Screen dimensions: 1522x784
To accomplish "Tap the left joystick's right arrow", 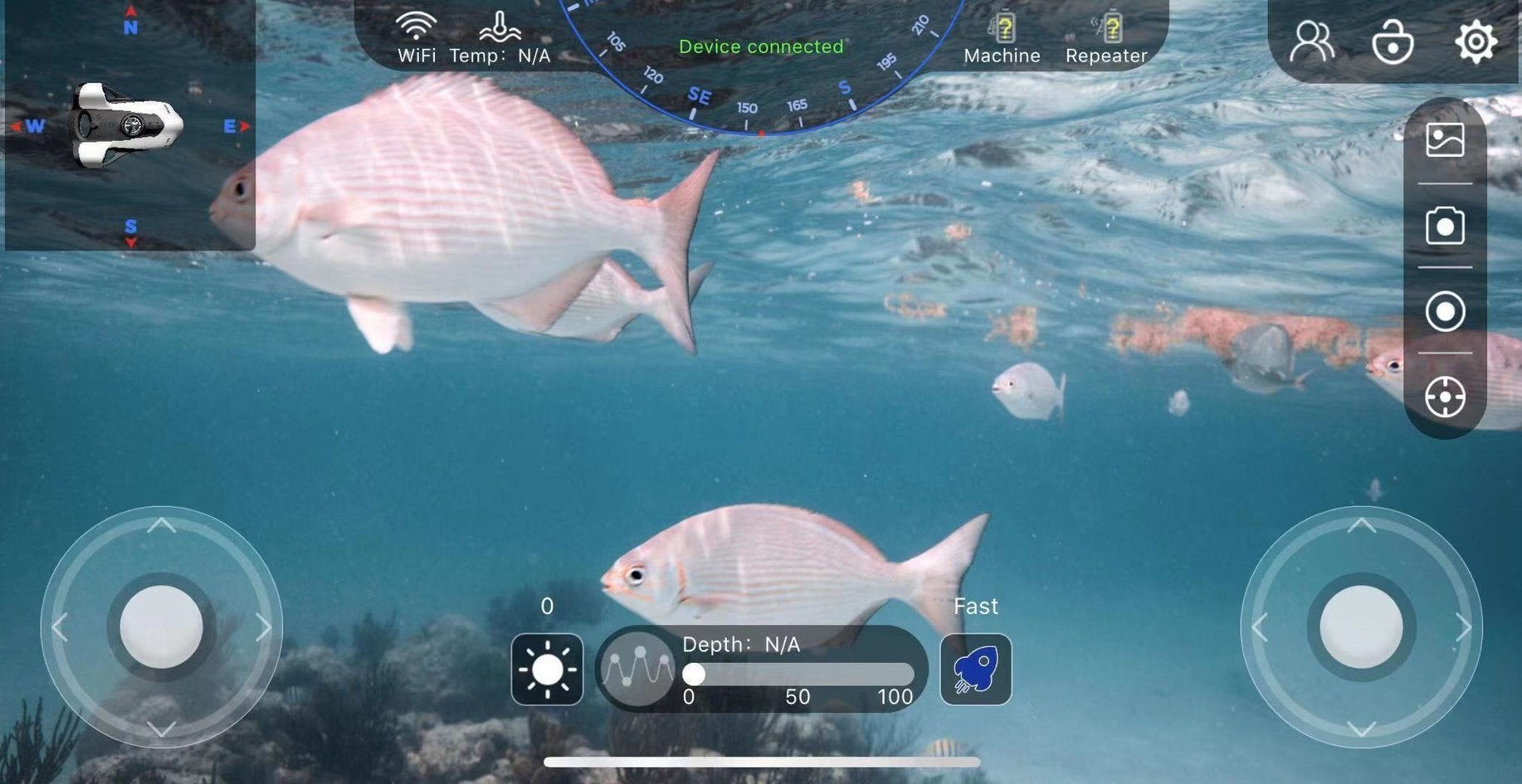I will pyautogui.click(x=264, y=627).
